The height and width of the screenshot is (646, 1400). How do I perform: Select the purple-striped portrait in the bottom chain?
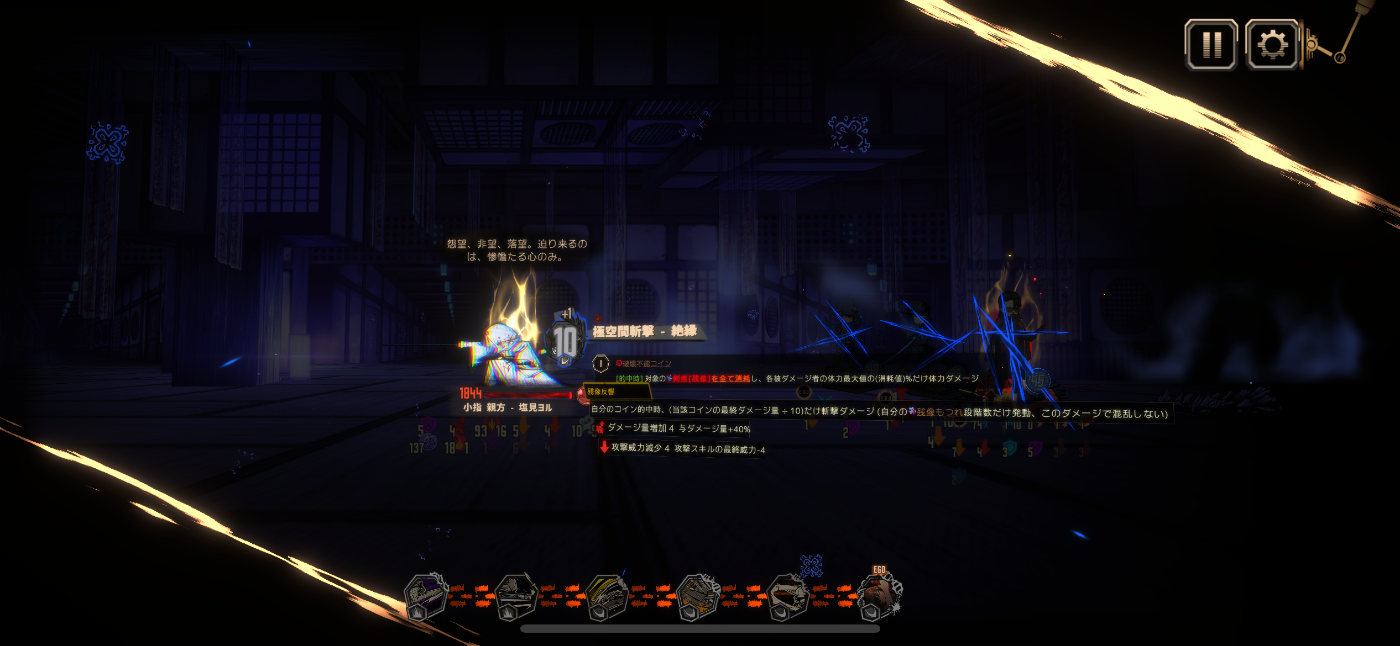click(x=426, y=597)
